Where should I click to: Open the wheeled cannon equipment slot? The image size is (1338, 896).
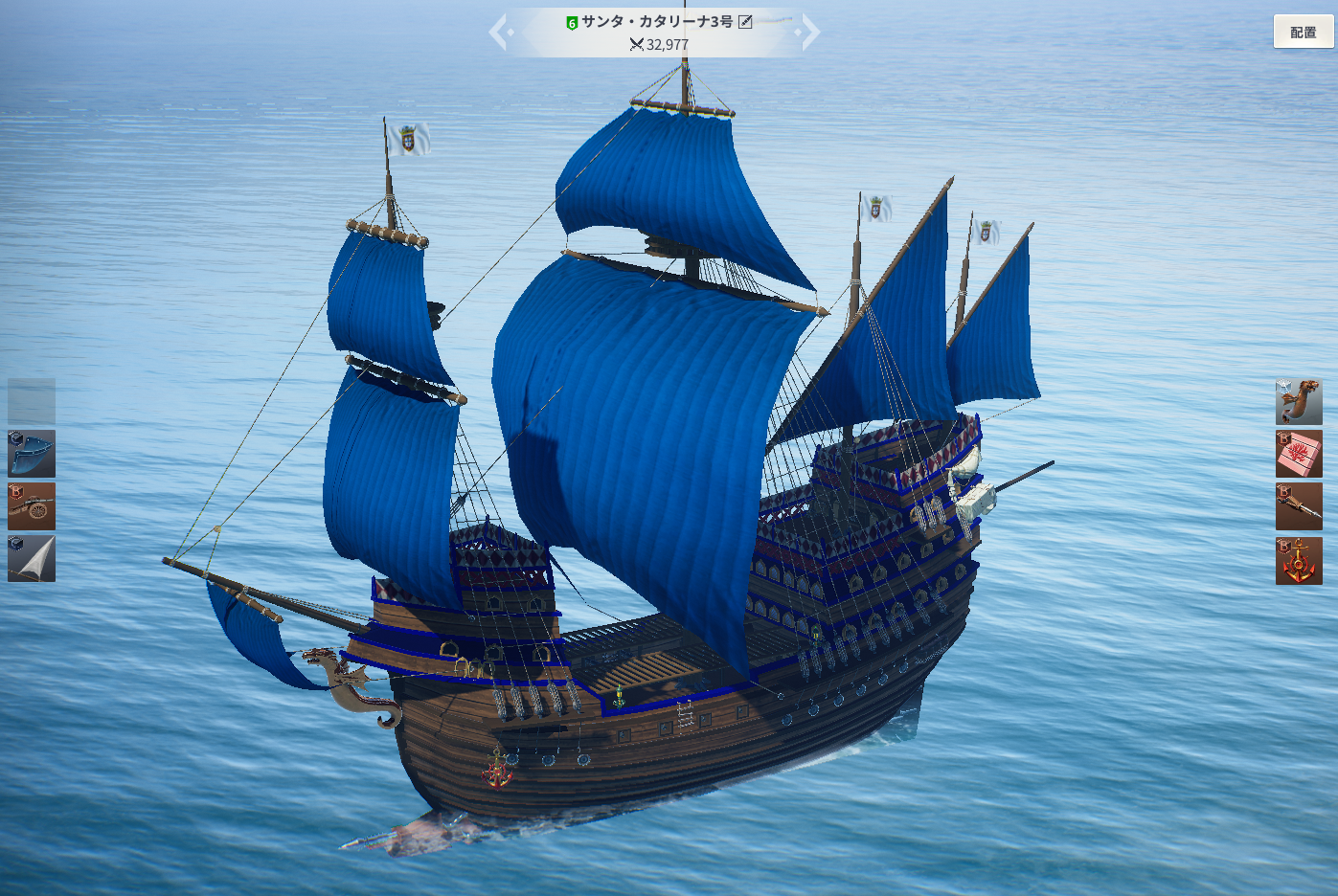tap(32, 506)
